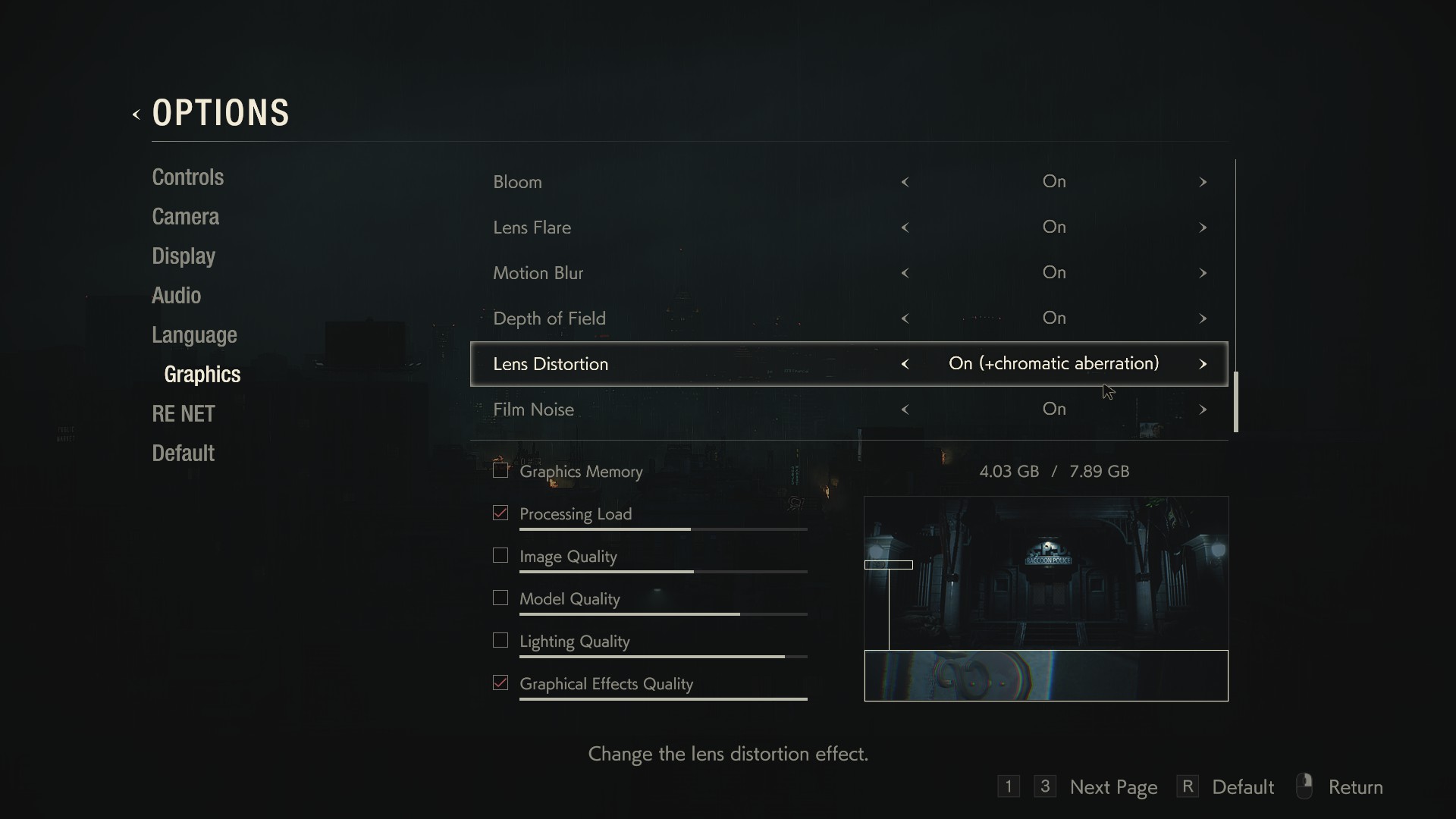This screenshot has height=819, width=1456.
Task: Uncheck the Processing Load checkbox
Action: pos(500,513)
